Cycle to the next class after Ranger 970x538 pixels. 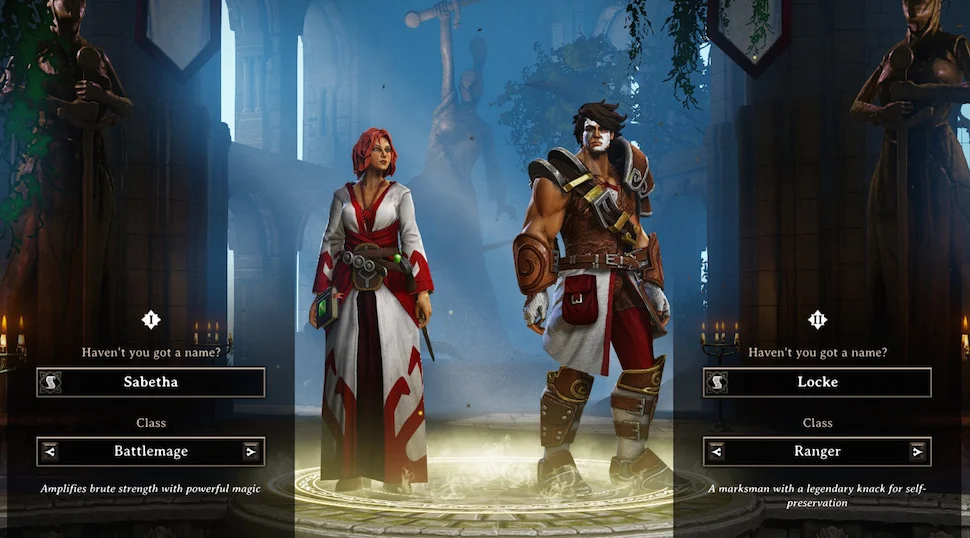click(917, 451)
